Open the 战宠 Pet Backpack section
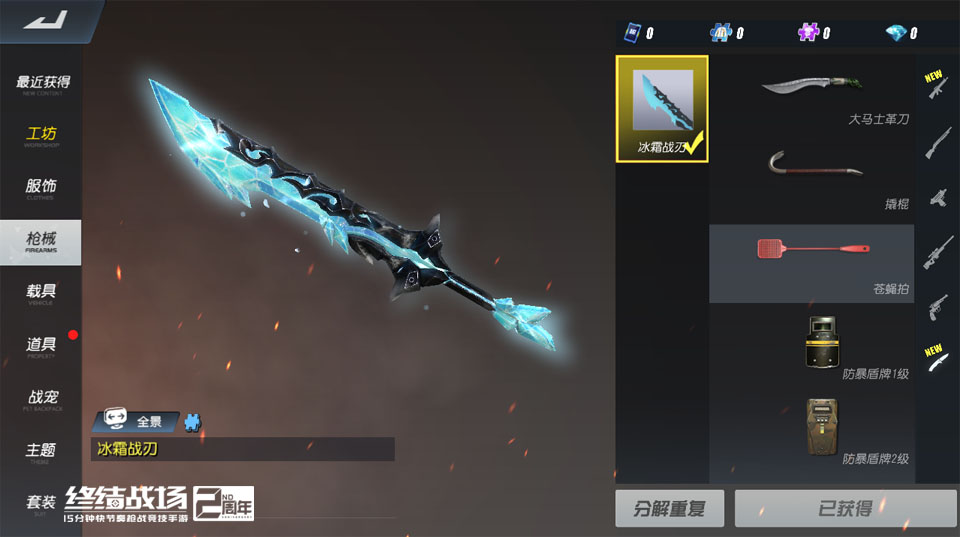 (42, 399)
